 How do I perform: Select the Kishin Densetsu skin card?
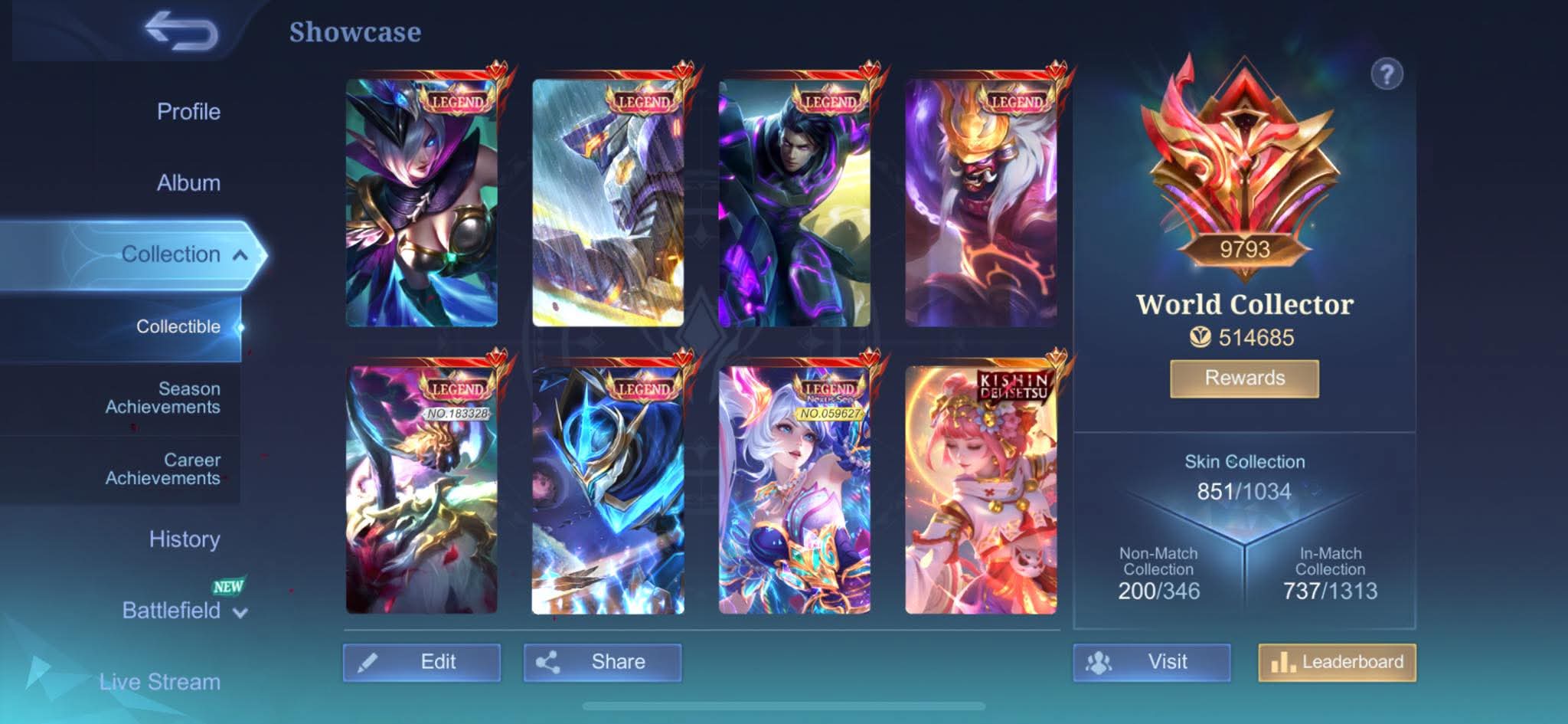(981, 490)
